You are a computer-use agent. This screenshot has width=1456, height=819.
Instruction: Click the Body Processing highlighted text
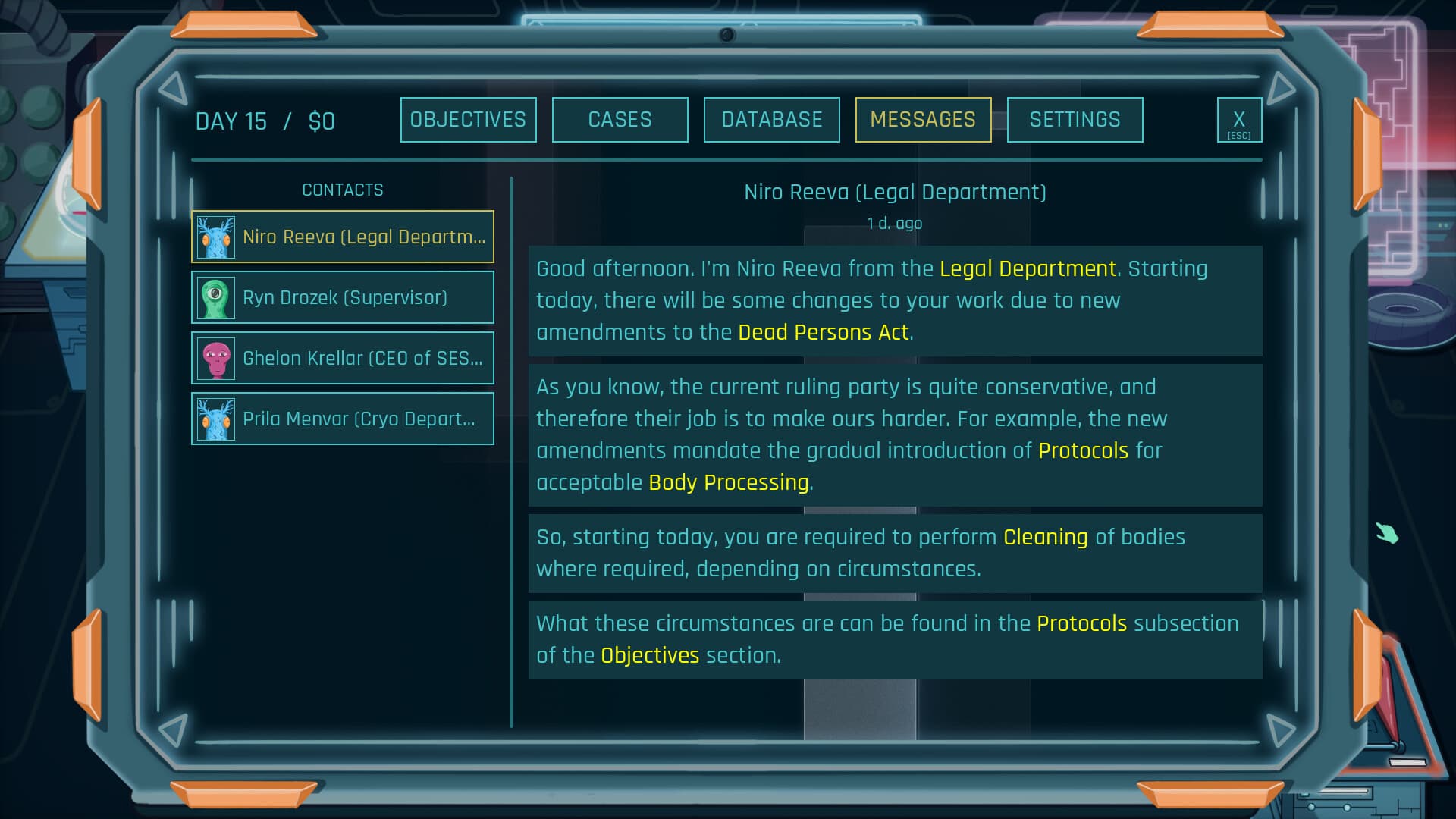click(x=730, y=482)
